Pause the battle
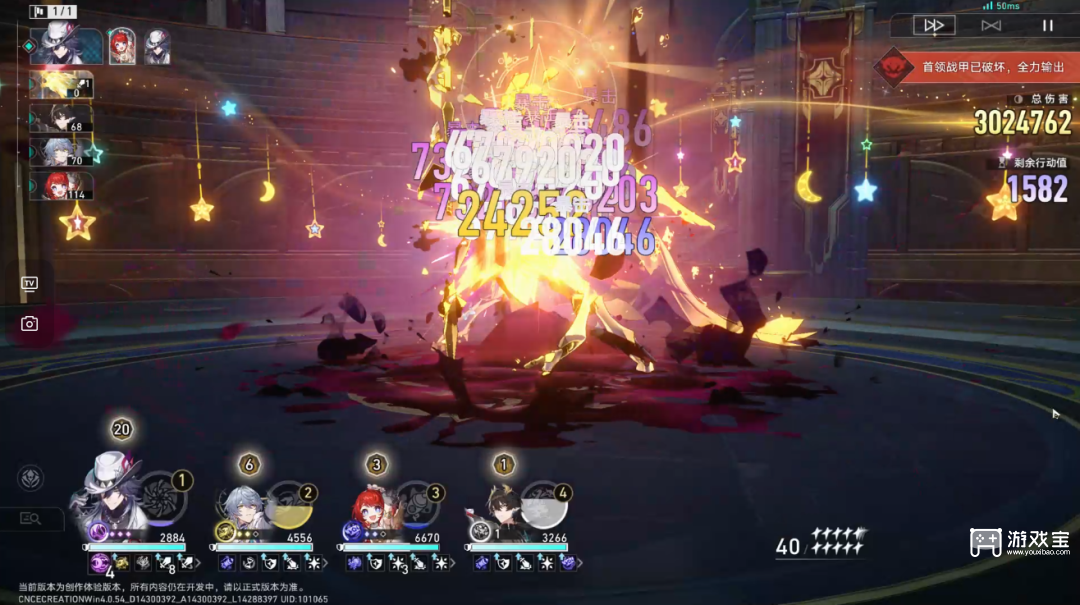 [1047, 25]
